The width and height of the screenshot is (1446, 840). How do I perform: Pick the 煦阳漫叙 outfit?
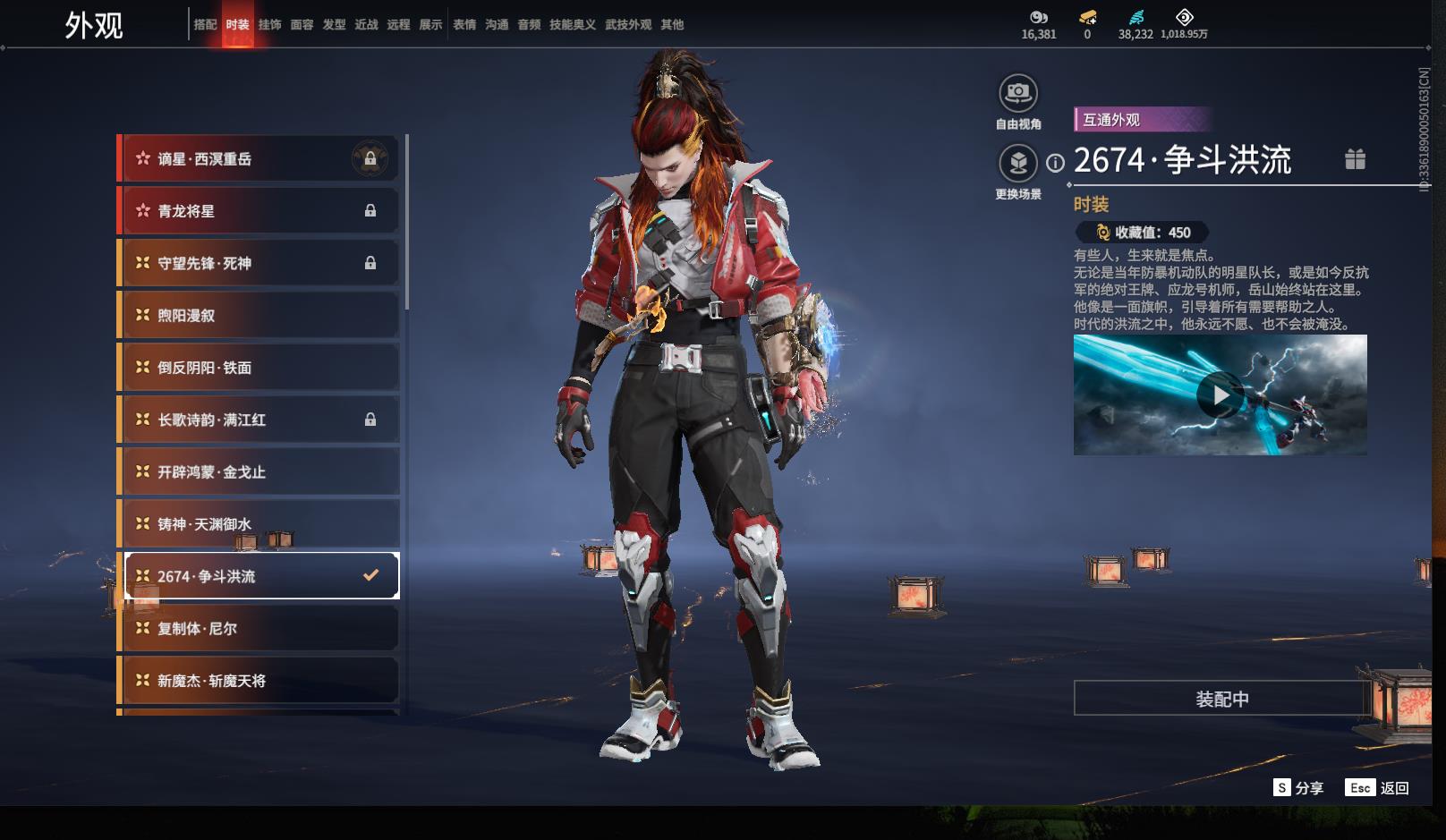259,315
